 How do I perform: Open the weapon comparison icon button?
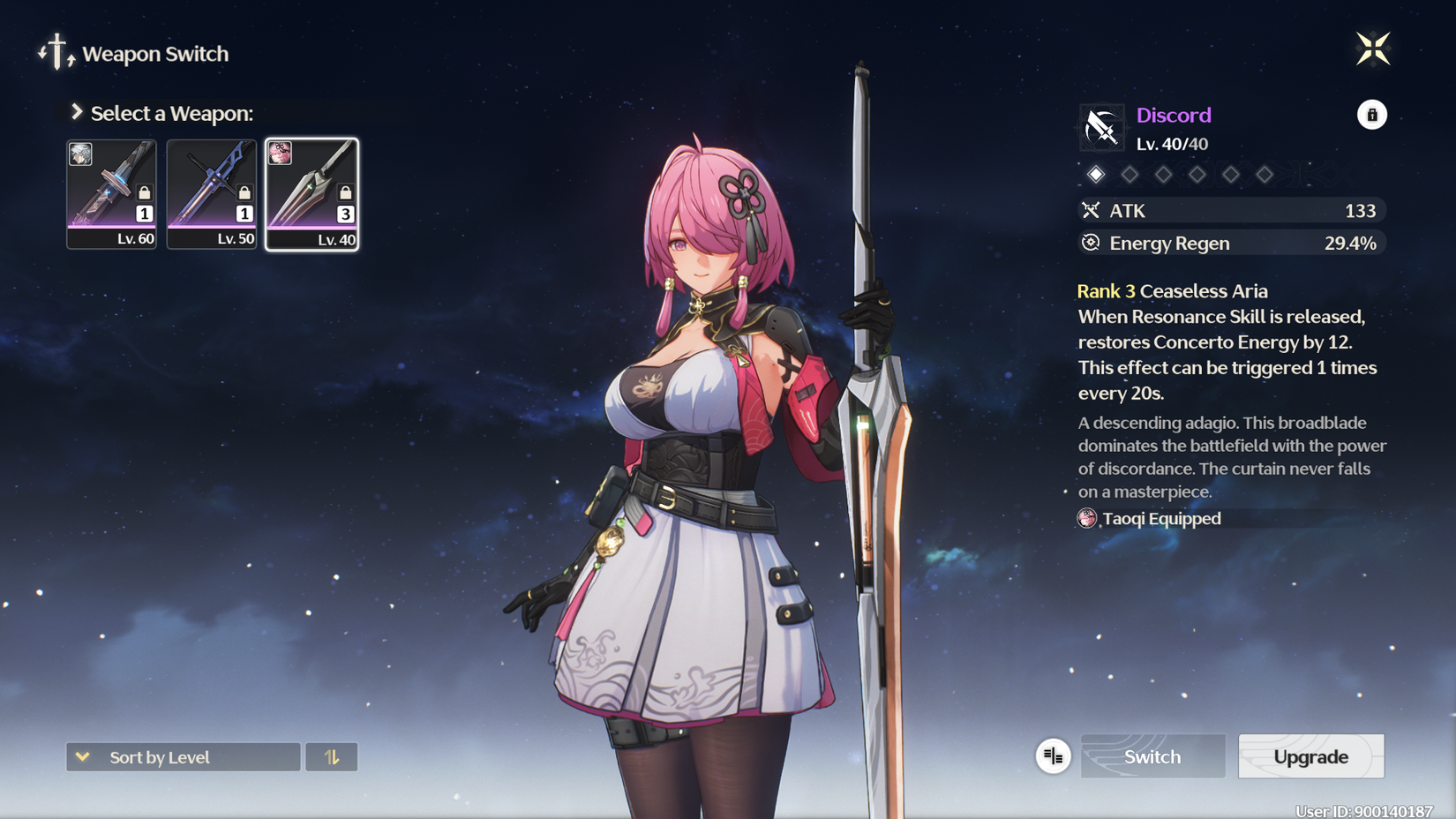click(1053, 756)
